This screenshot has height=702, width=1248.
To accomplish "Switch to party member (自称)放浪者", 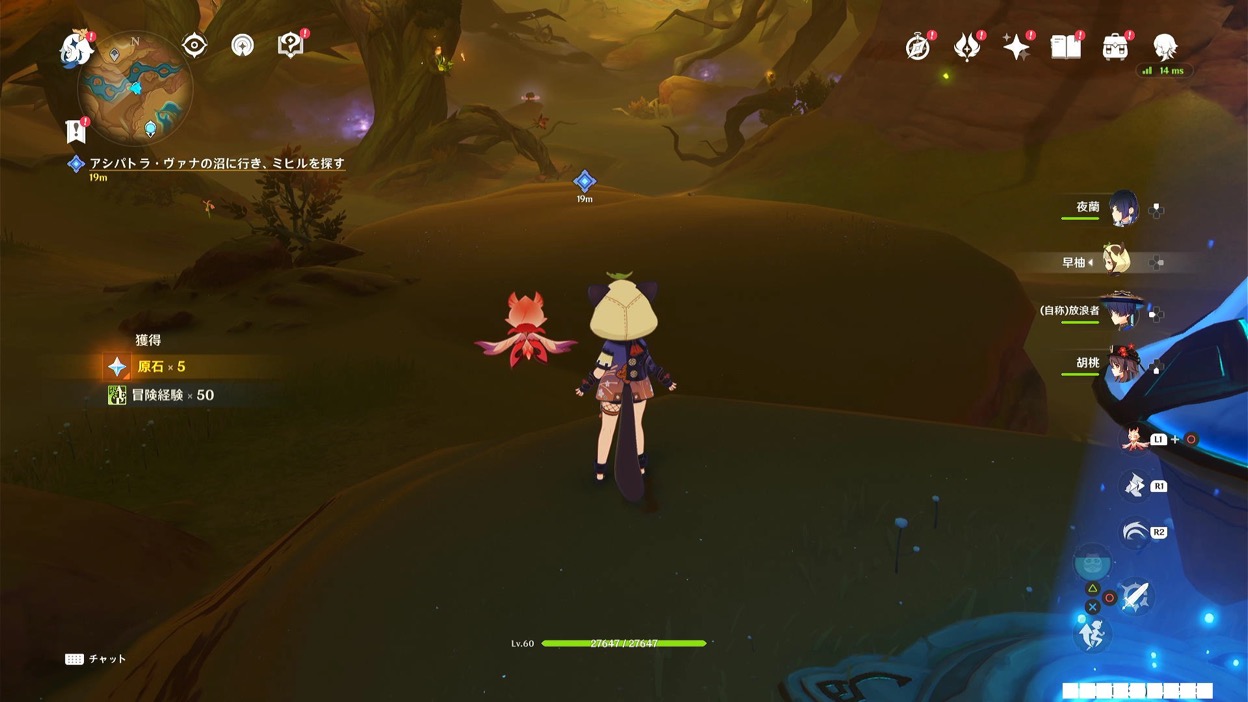I will pyautogui.click(x=1120, y=312).
